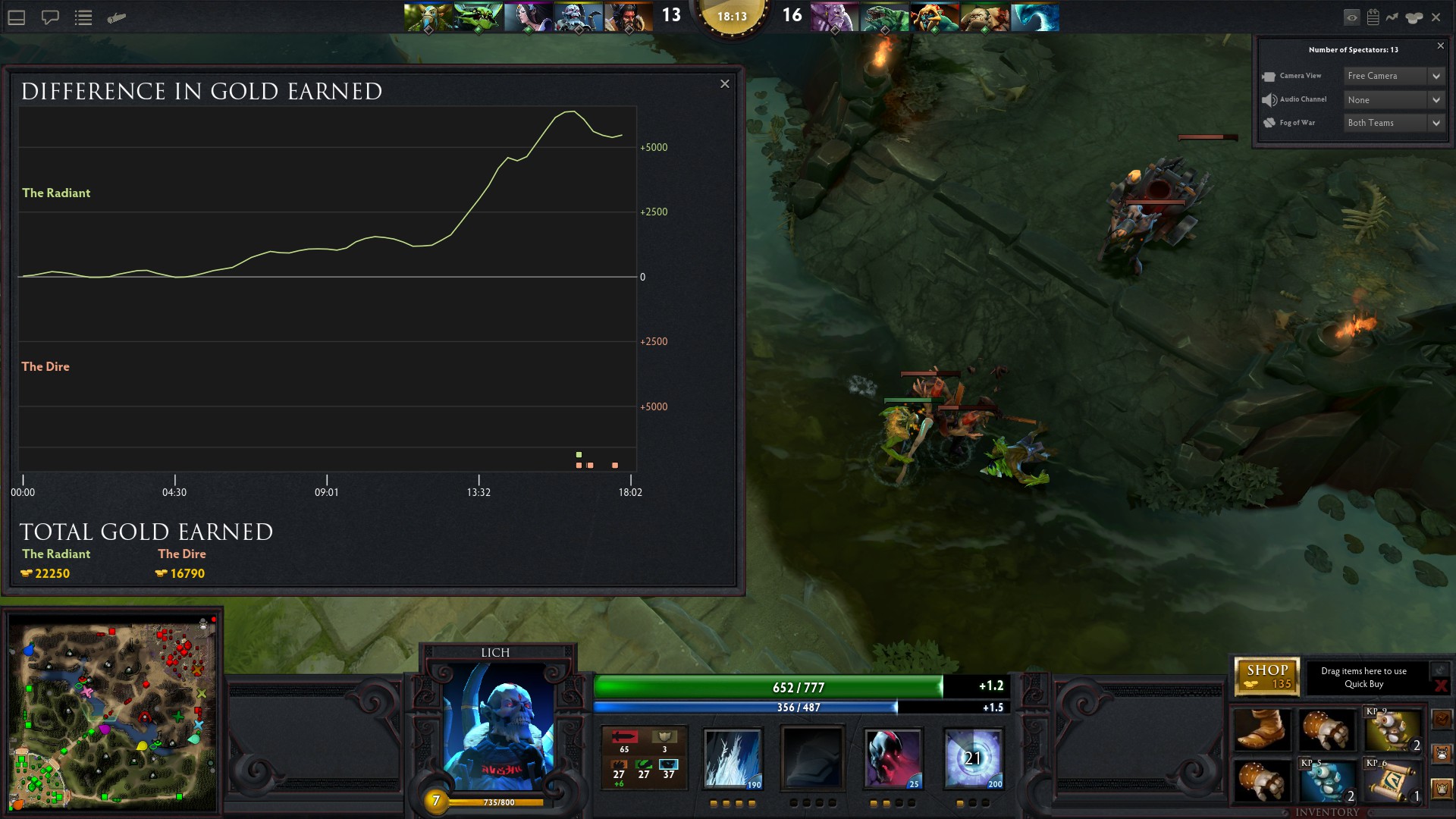The width and height of the screenshot is (1456, 819).
Task: Open the chat speech bubble icon
Action: coord(50,17)
